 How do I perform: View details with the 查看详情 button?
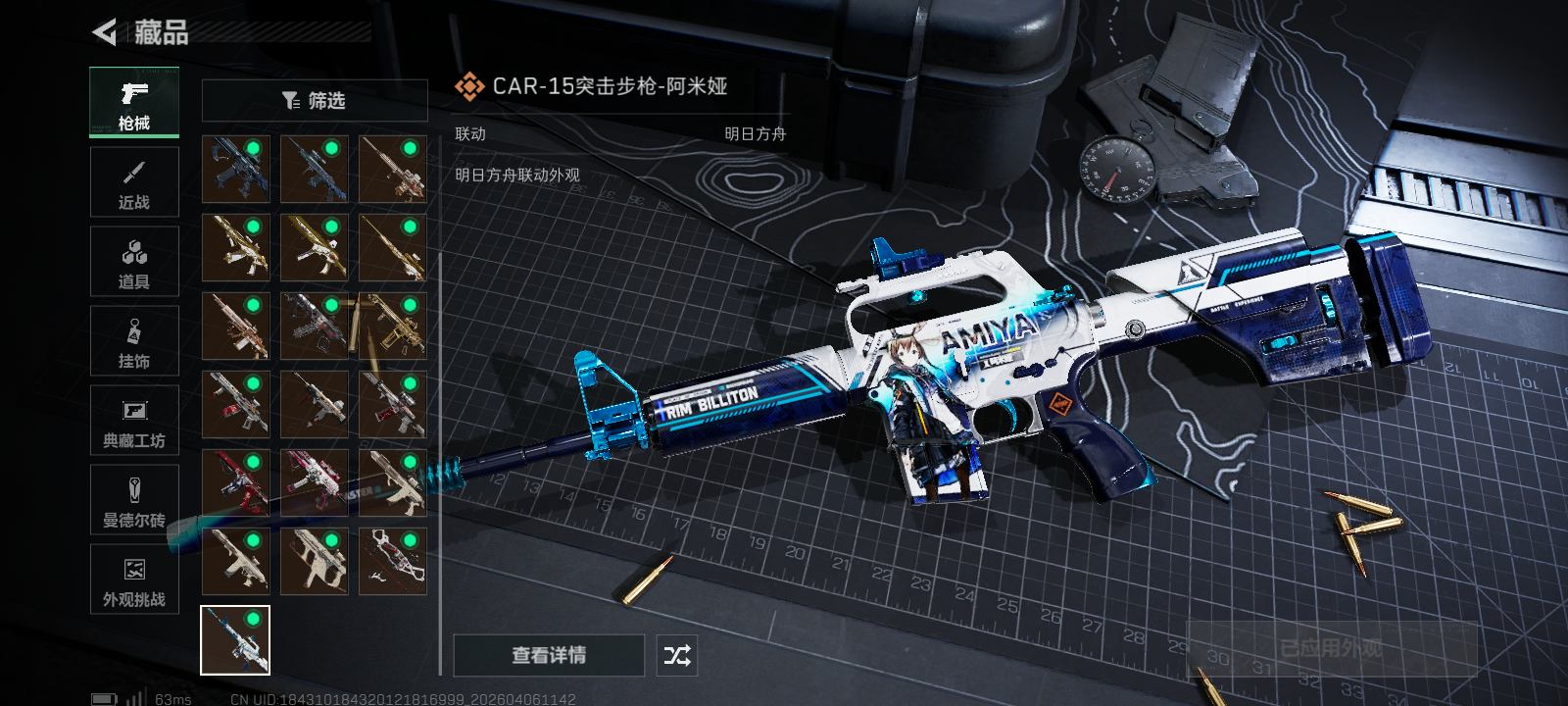[549, 655]
